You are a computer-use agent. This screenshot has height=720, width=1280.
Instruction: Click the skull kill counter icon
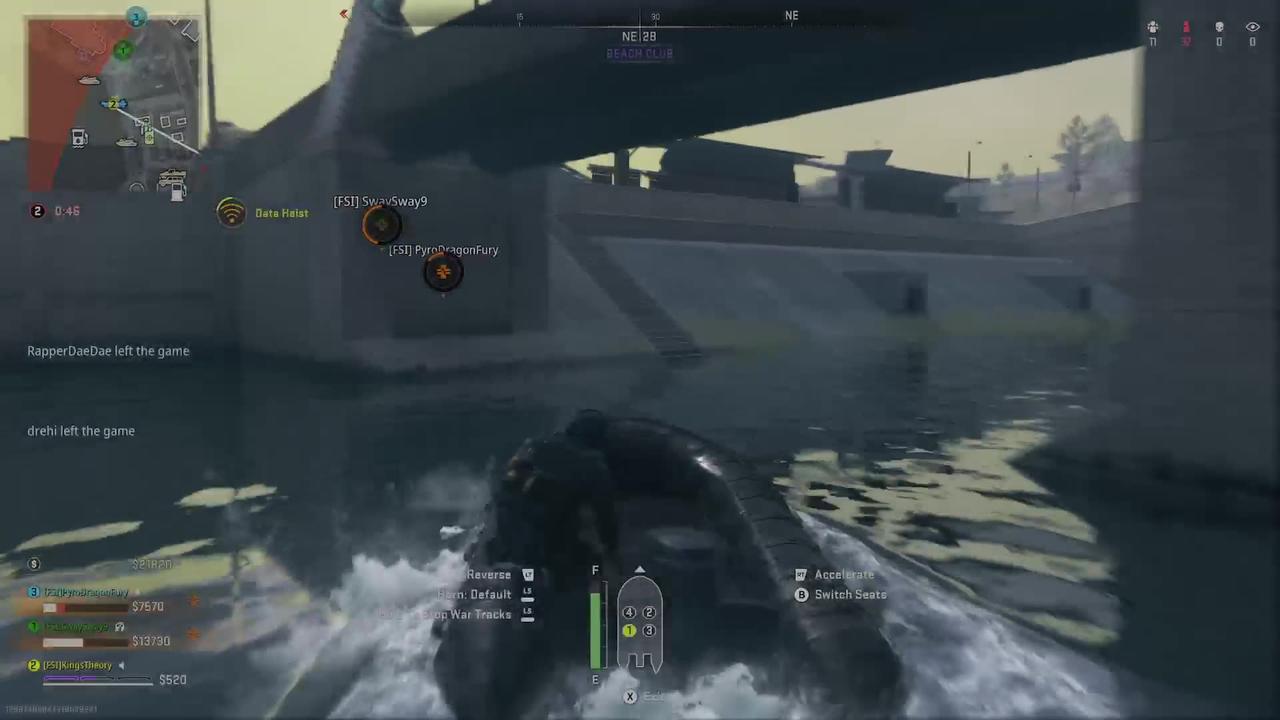tap(1219, 27)
